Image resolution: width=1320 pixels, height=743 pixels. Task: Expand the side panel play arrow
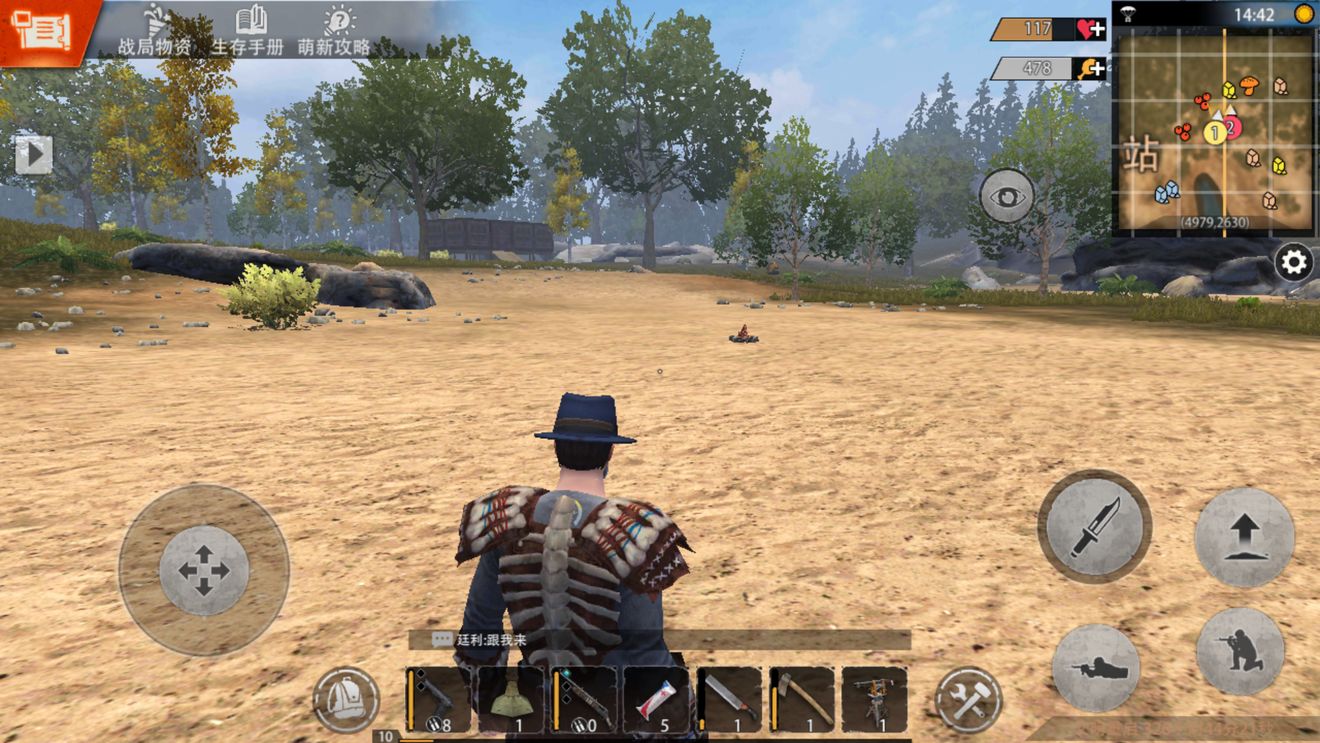[33, 154]
